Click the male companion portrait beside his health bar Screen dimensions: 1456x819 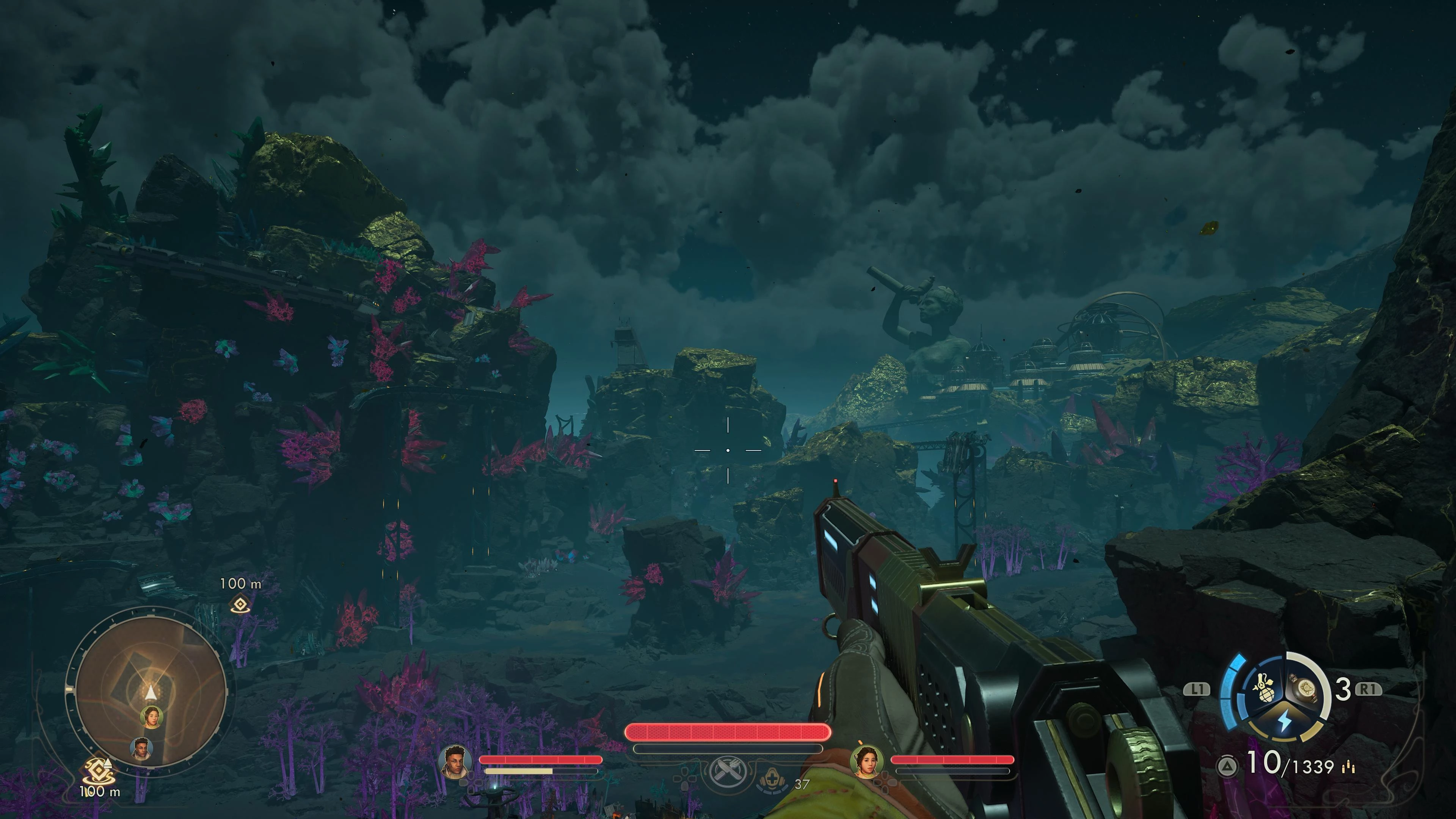pos(455,761)
